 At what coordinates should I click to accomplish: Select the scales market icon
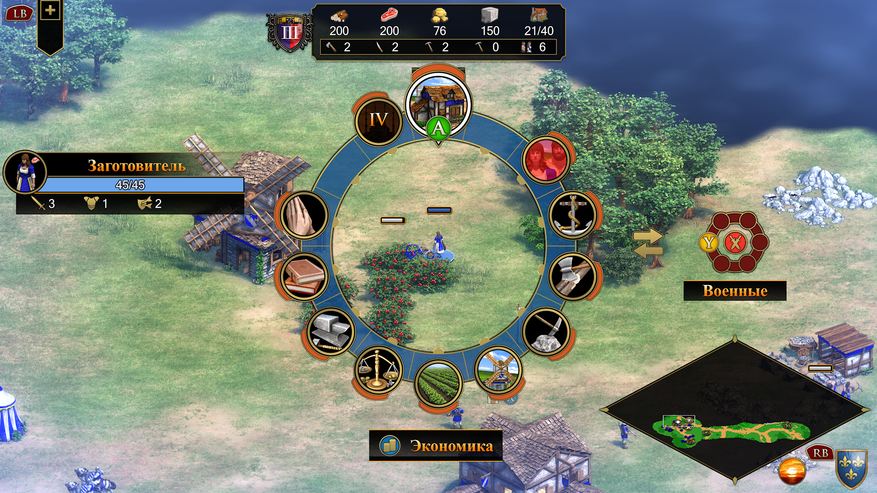coord(378,369)
